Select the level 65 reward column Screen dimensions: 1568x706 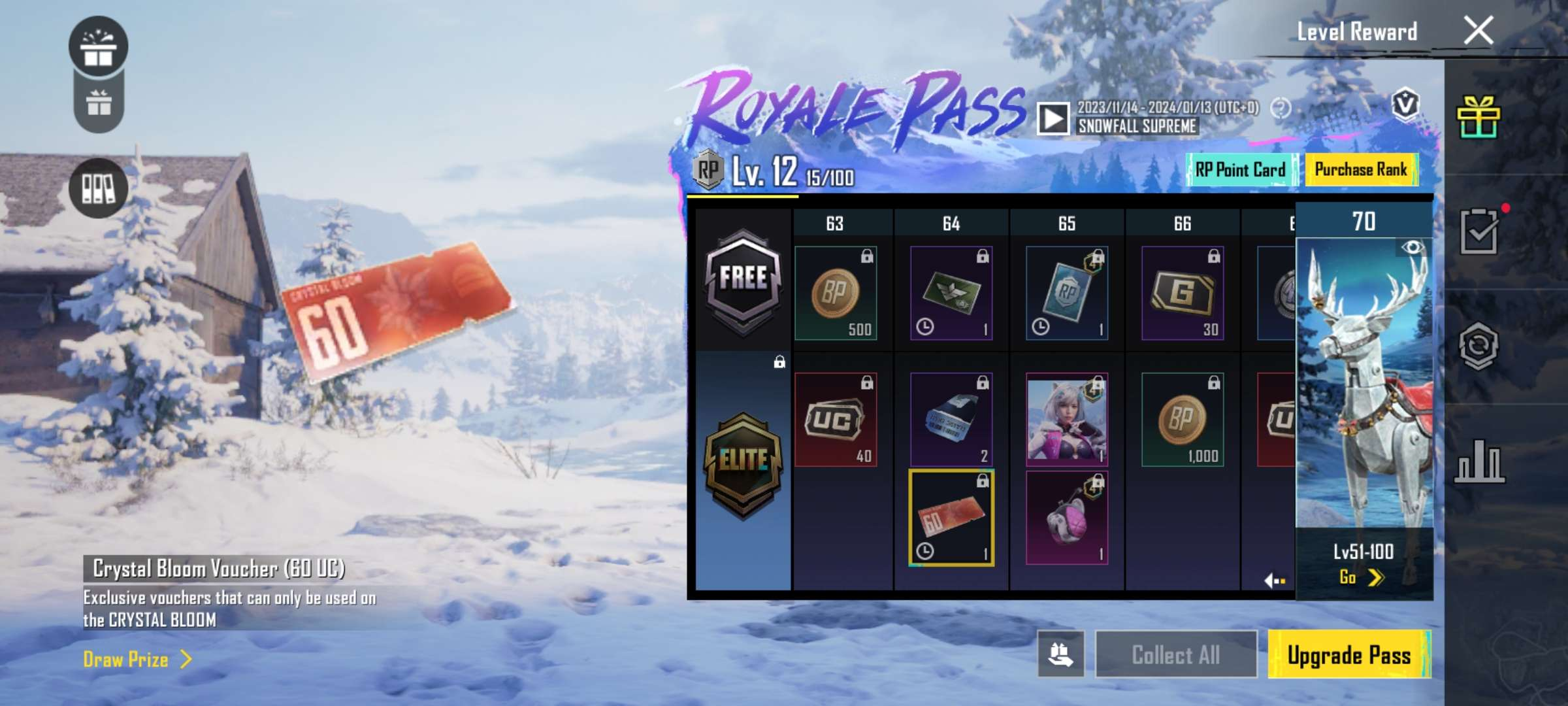pyautogui.click(x=1067, y=223)
